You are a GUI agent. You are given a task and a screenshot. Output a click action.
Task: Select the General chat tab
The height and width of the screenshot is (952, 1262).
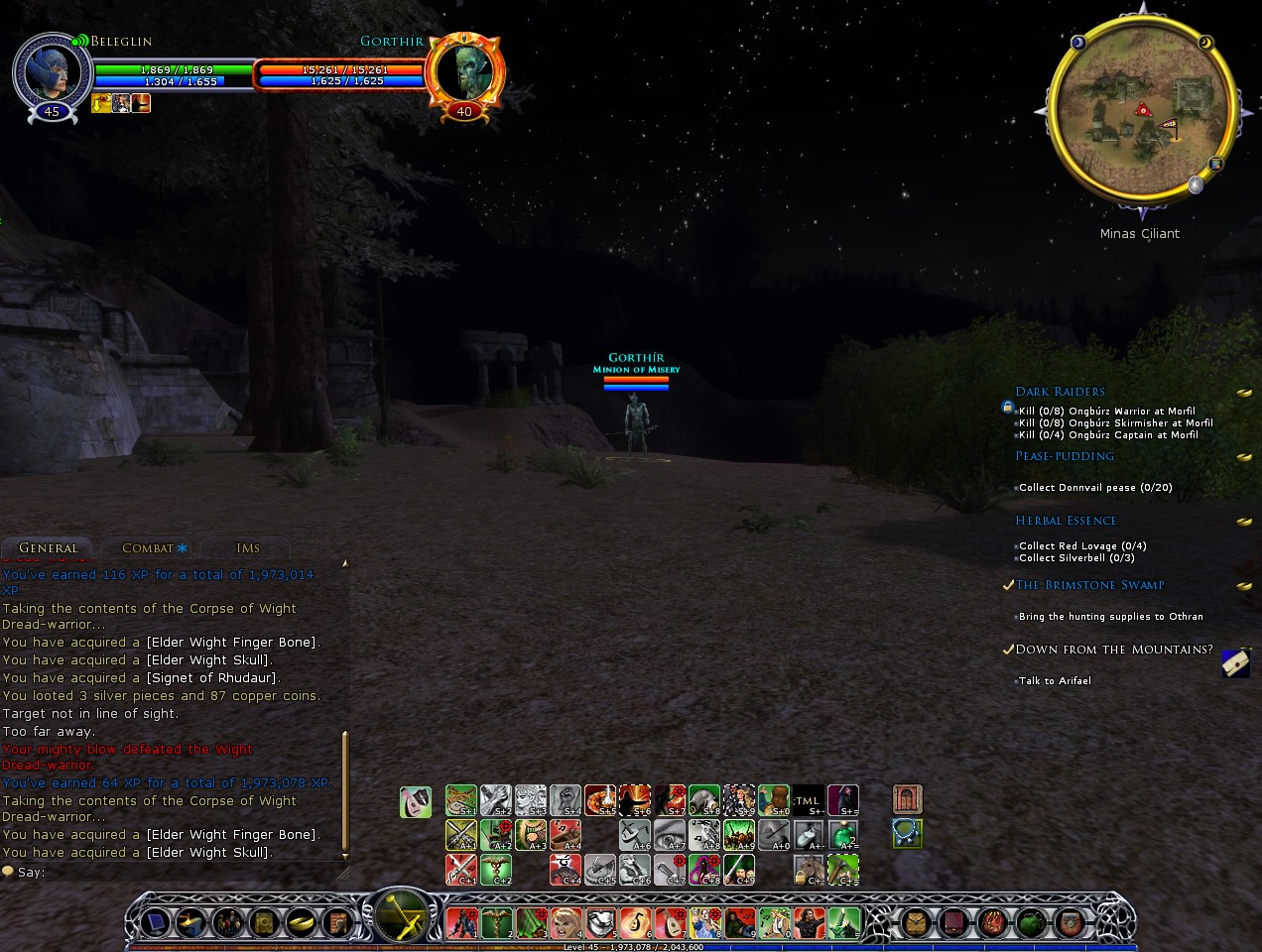[x=48, y=548]
